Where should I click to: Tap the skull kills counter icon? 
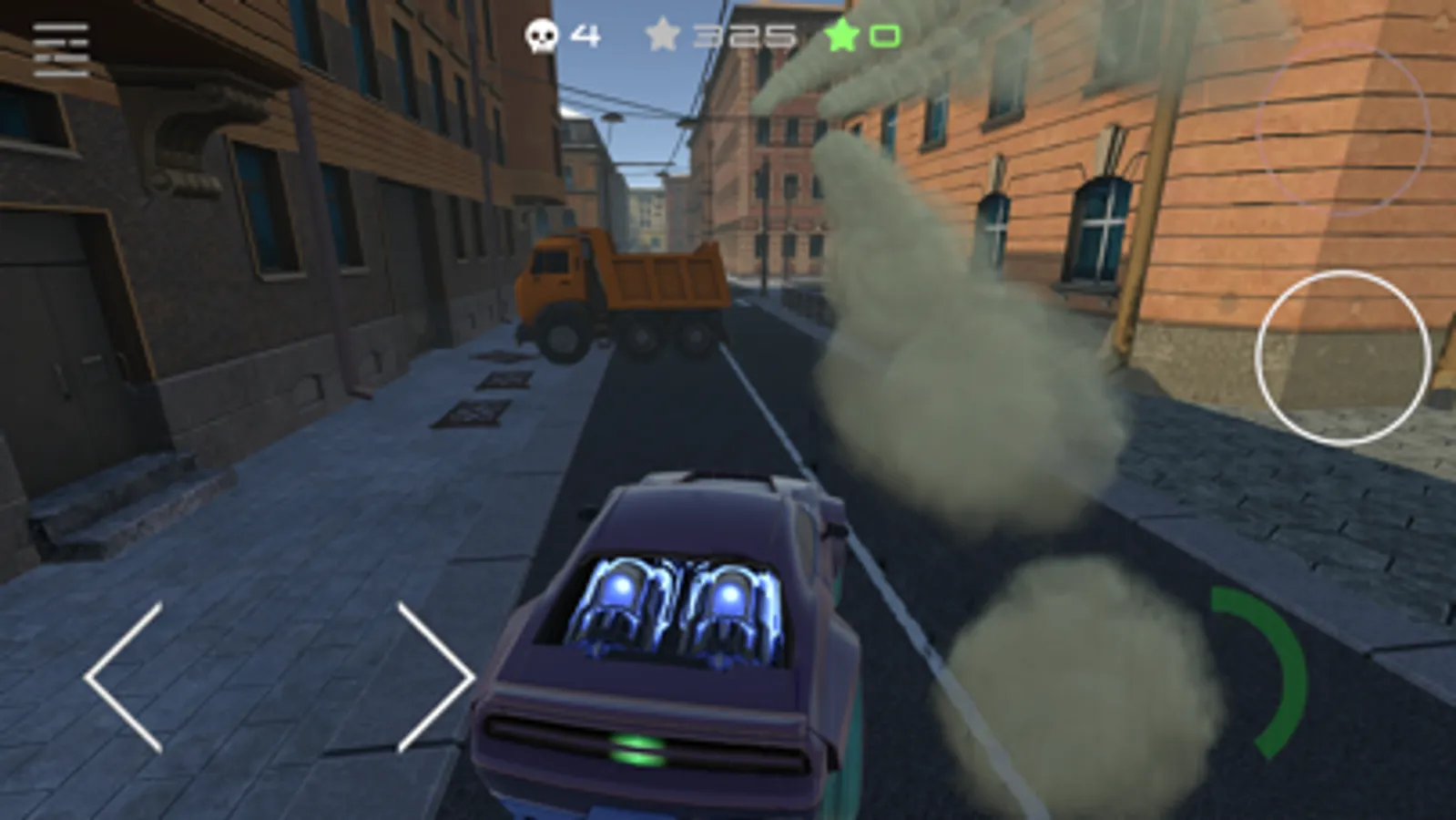pos(540,36)
